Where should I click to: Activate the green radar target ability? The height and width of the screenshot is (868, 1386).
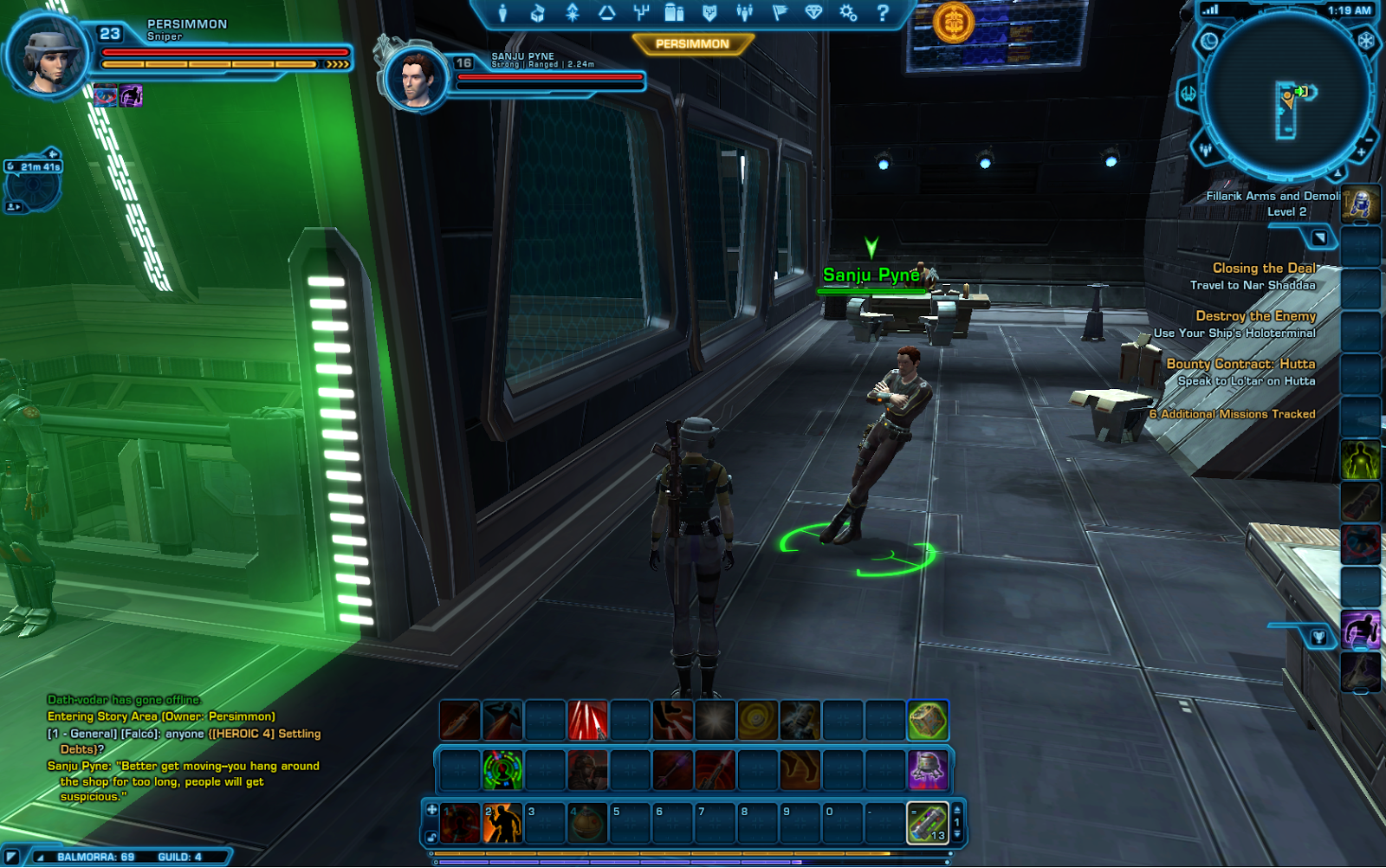point(502,770)
